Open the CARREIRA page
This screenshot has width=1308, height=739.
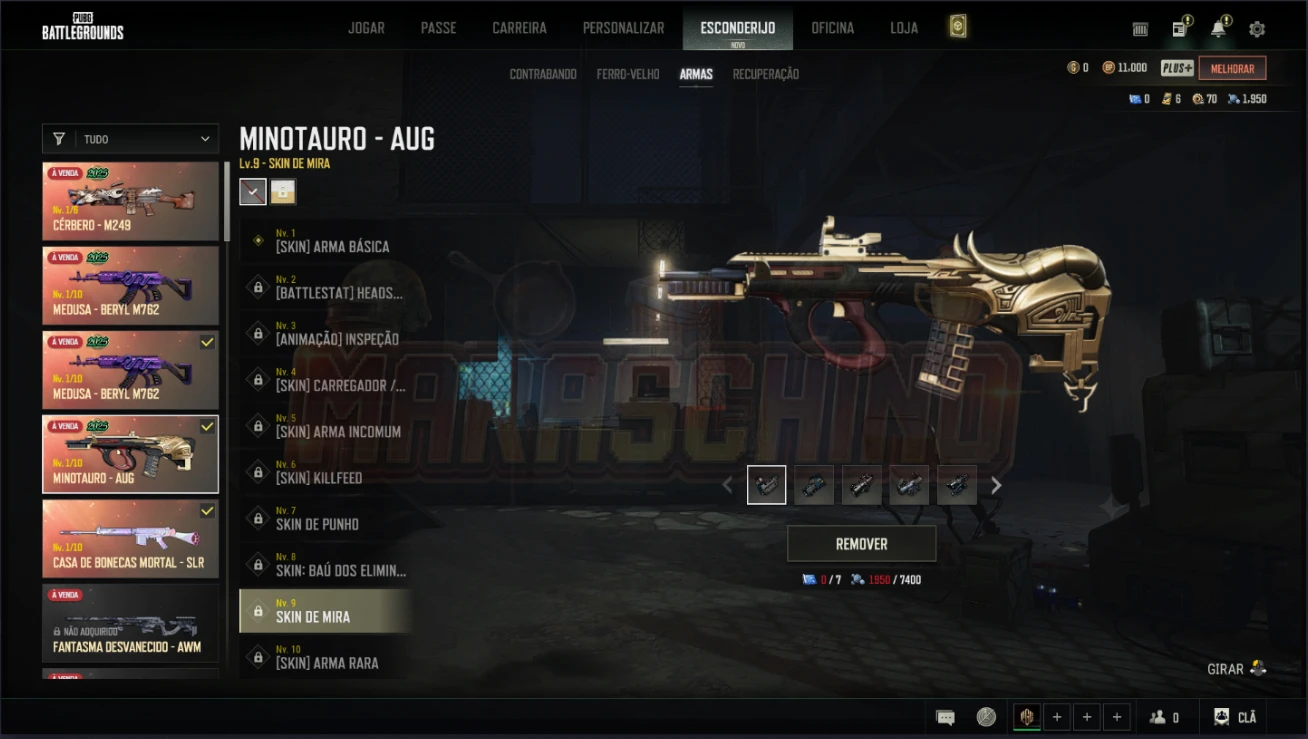pyautogui.click(x=519, y=28)
